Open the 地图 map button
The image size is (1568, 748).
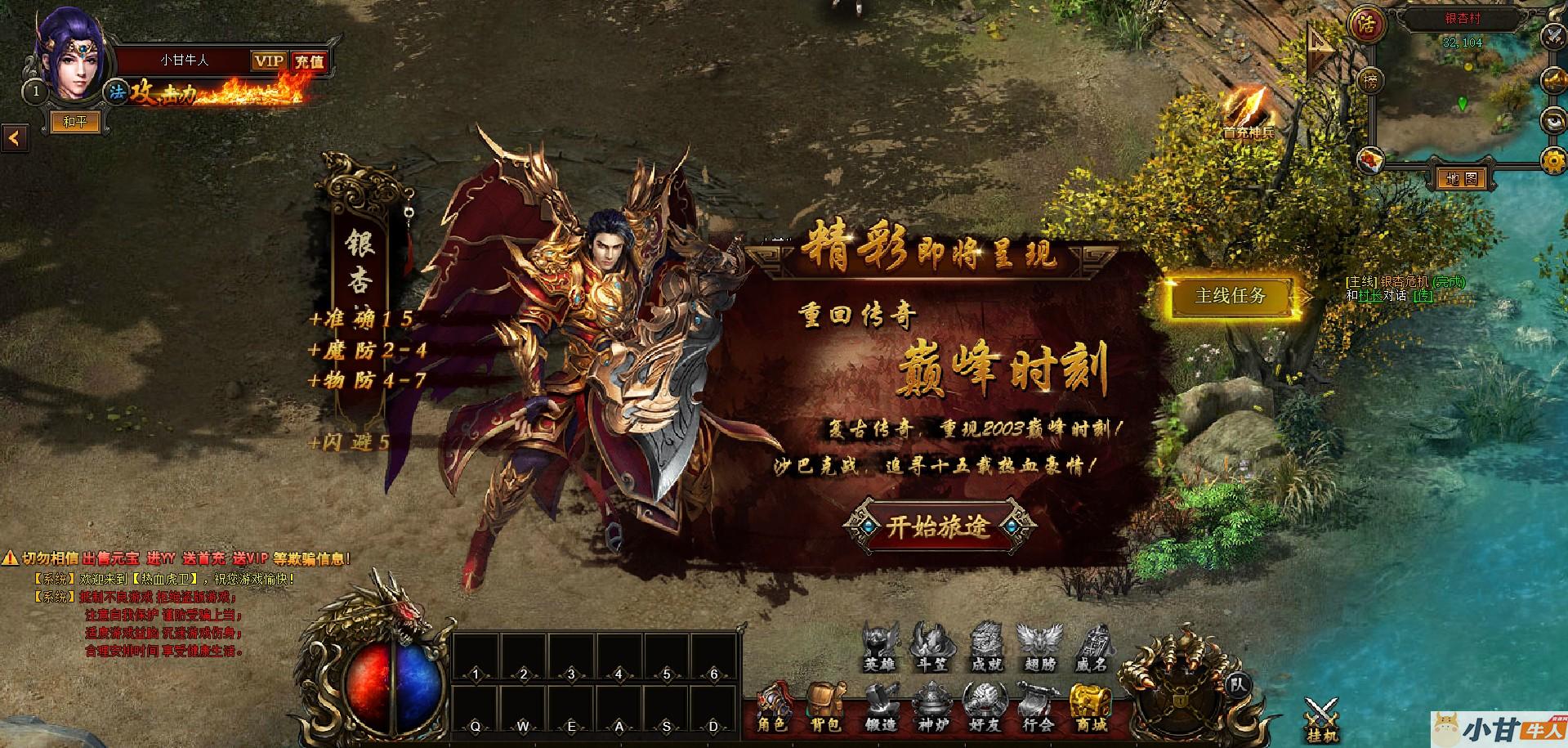[1460, 177]
